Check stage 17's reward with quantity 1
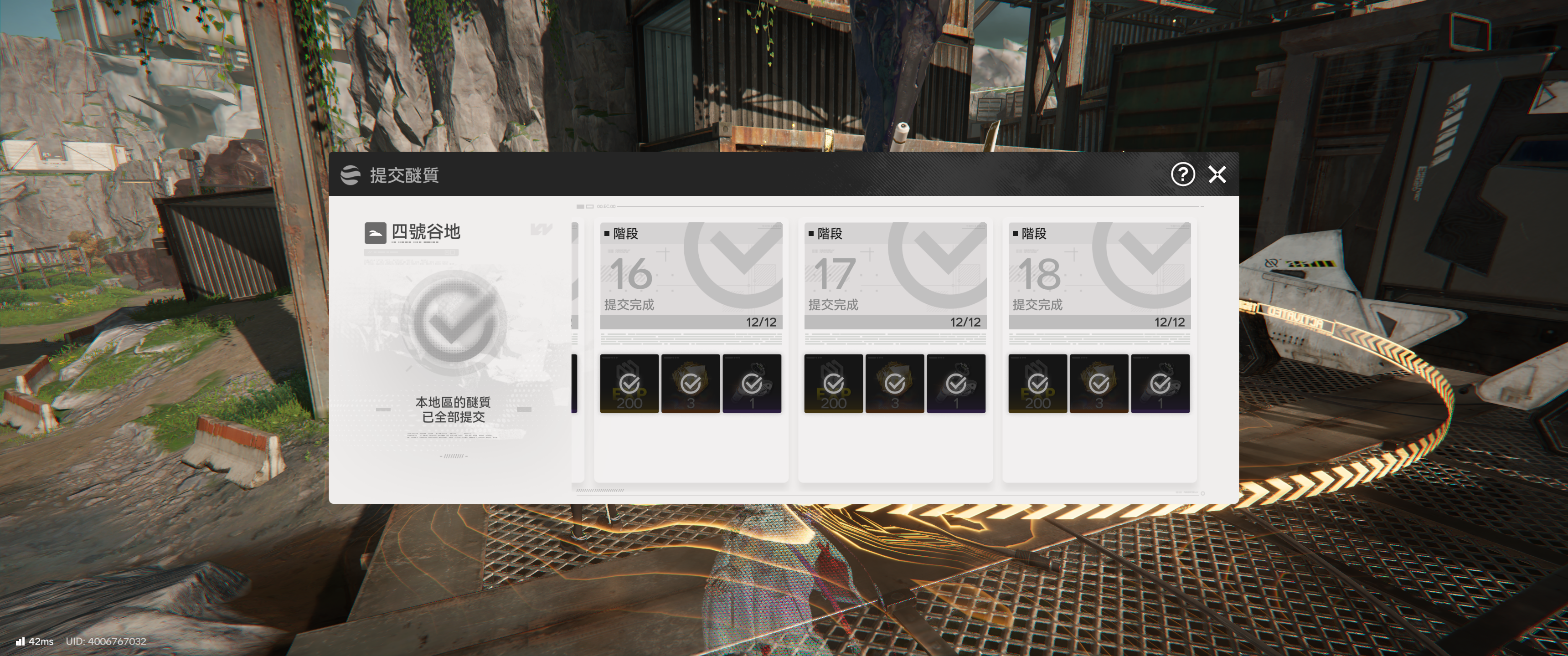This screenshot has height=656, width=1568. (956, 384)
